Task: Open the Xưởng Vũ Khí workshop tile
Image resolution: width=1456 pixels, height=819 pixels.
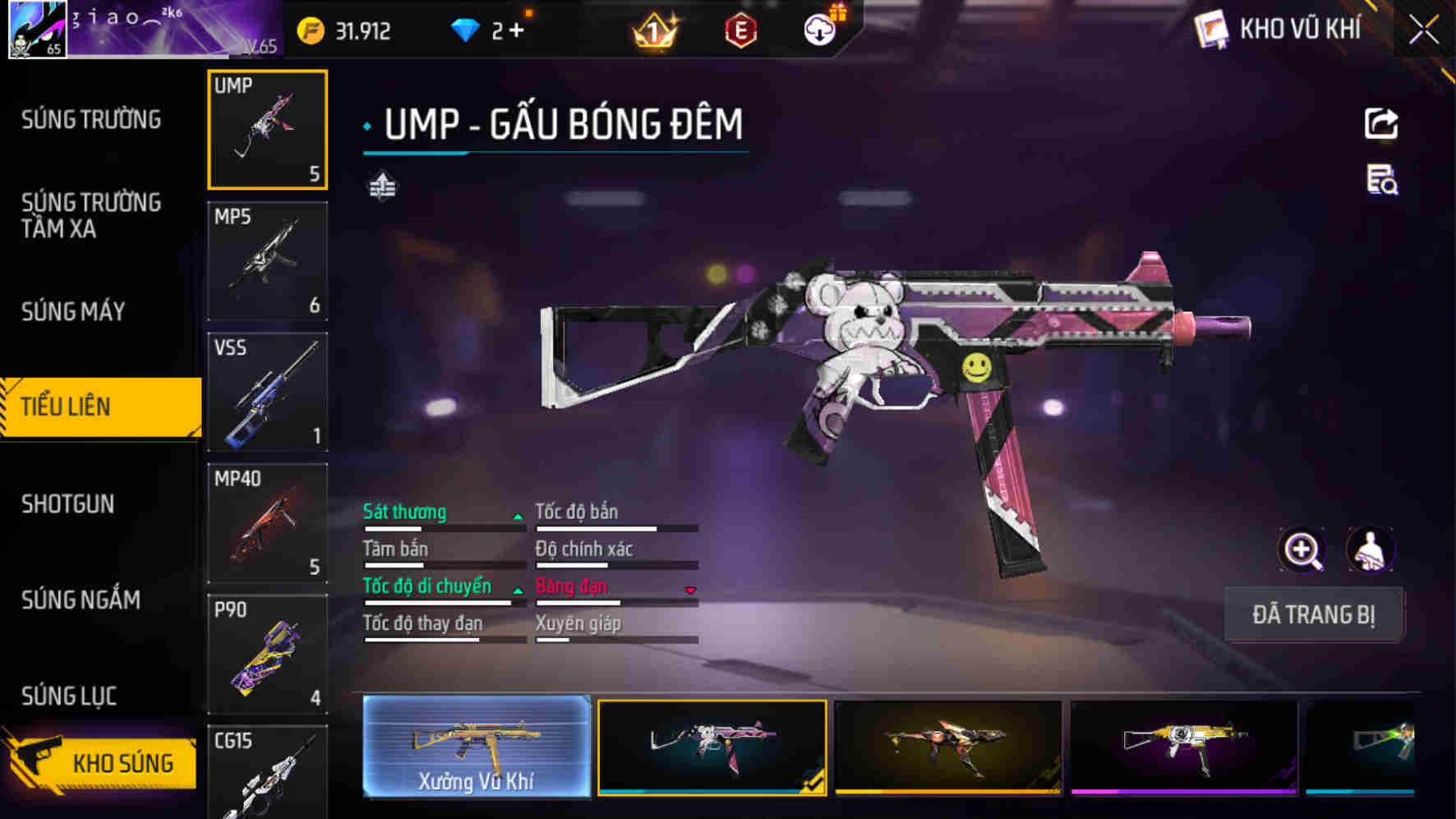Action: point(477,746)
